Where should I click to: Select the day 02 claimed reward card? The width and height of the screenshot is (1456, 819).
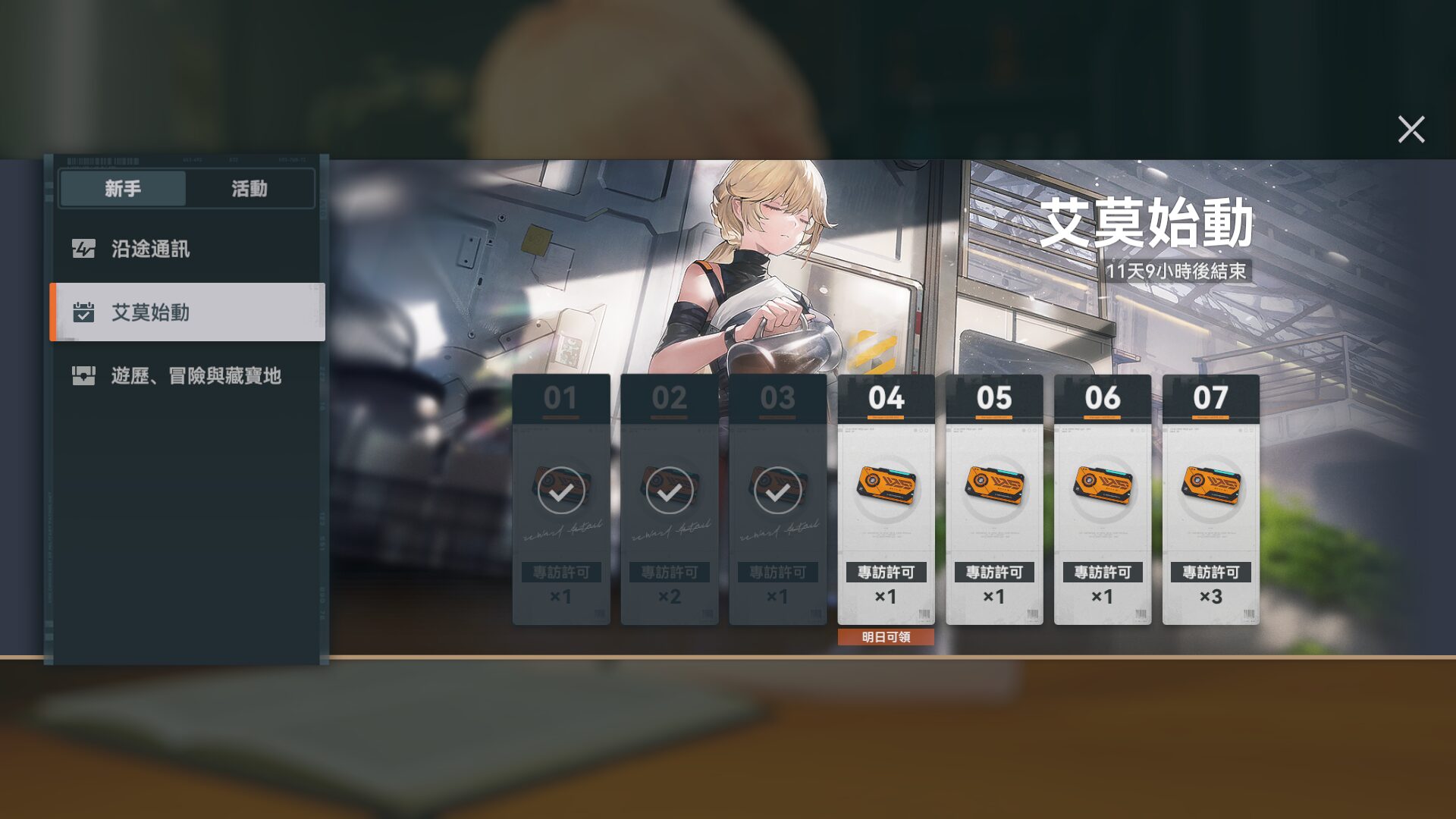[669, 499]
